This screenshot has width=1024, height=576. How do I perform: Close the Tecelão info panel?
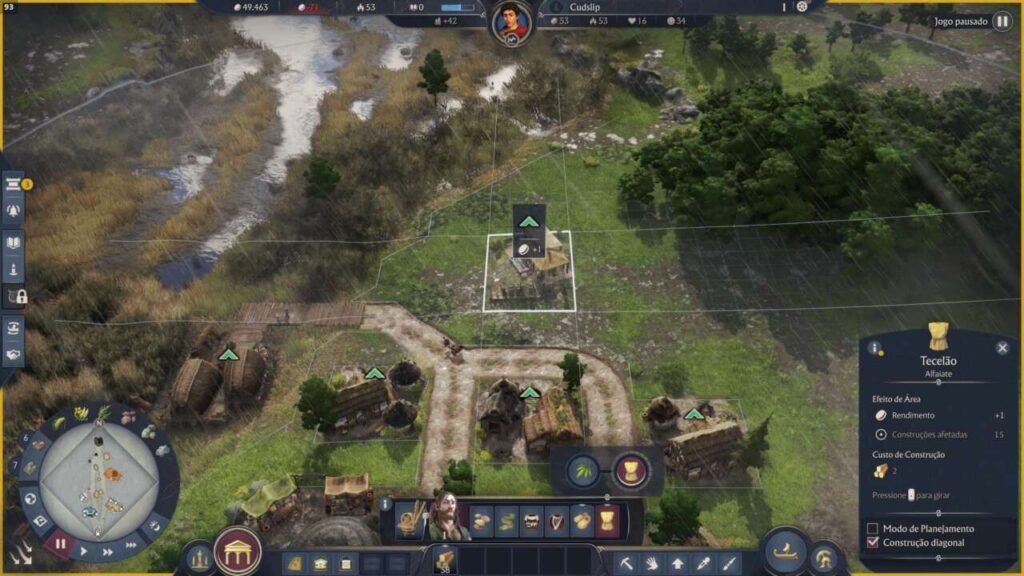(1002, 348)
